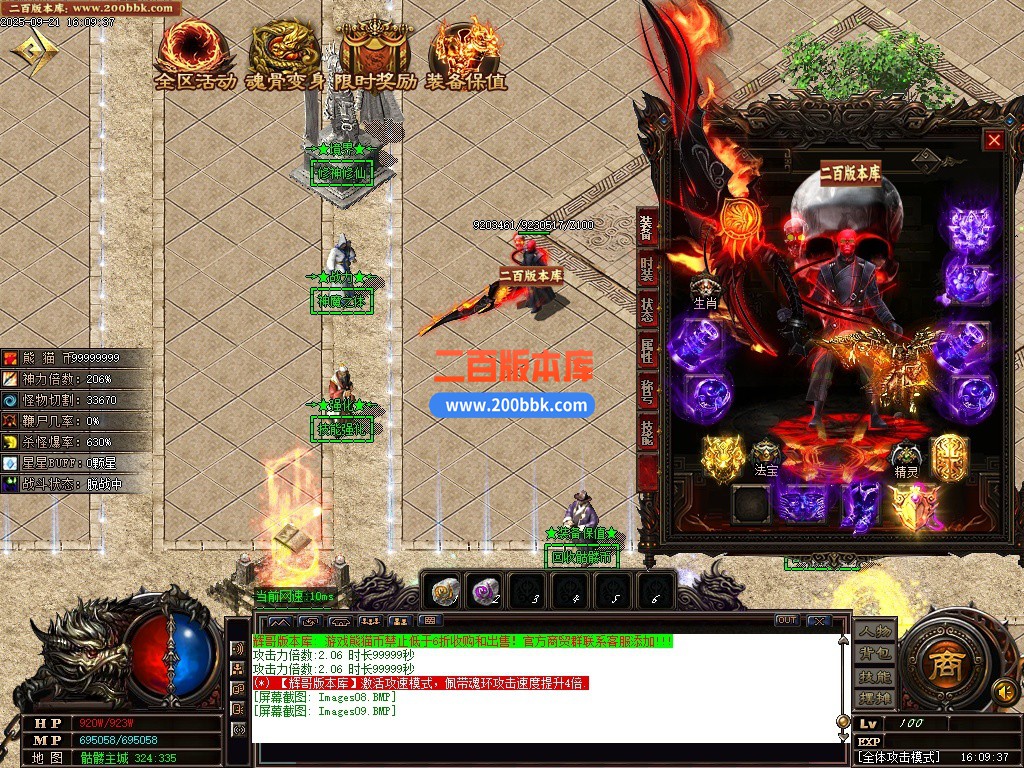Open the round 商 shop button

coord(941,667)
